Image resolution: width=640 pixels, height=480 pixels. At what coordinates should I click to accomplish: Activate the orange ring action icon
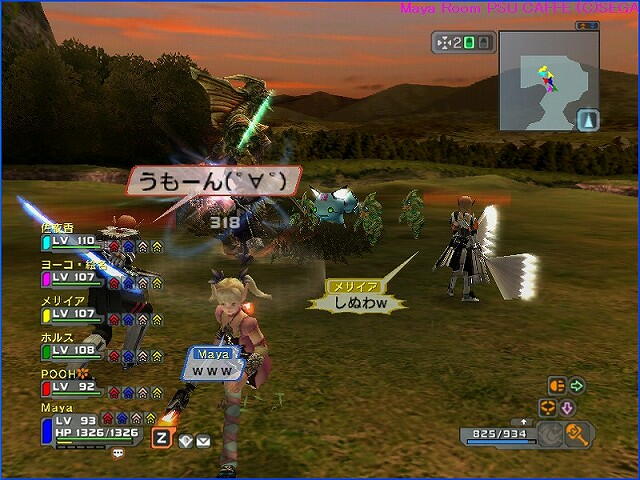pos(547,408)
